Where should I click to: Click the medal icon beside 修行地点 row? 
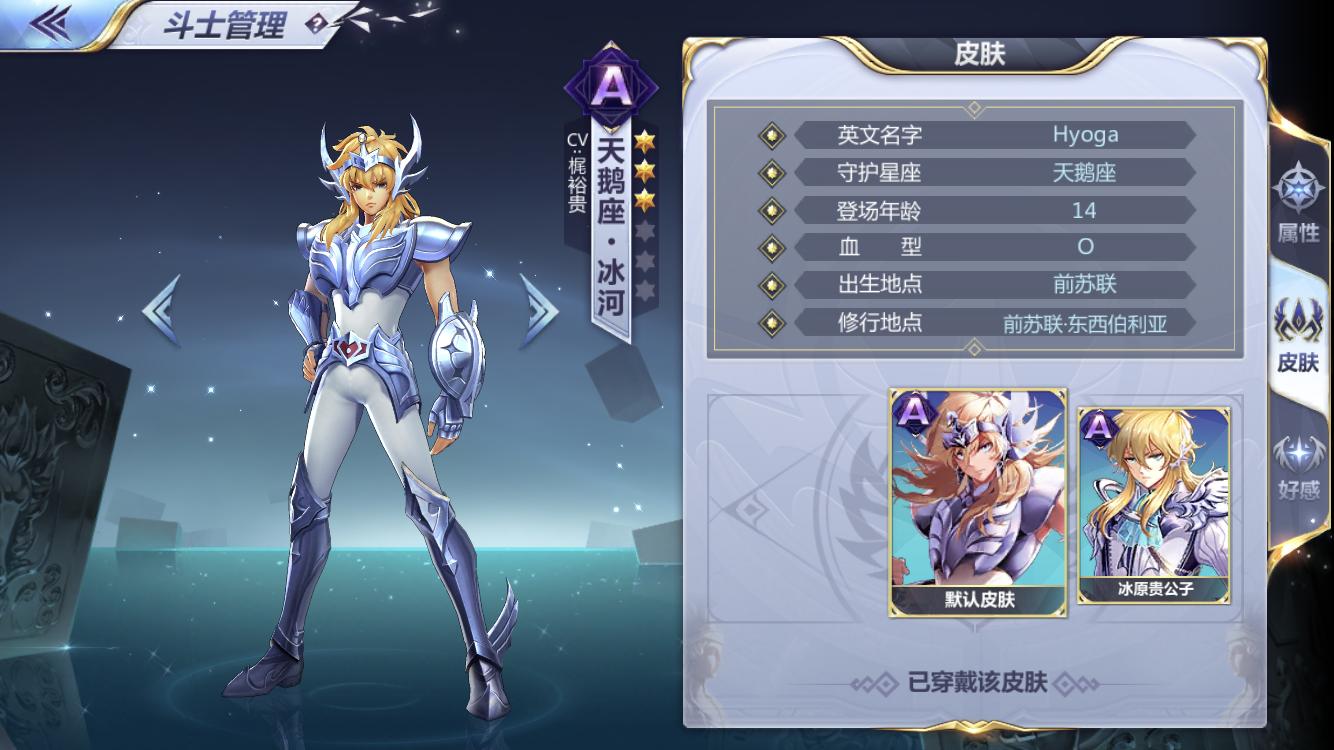click(771, 323)
